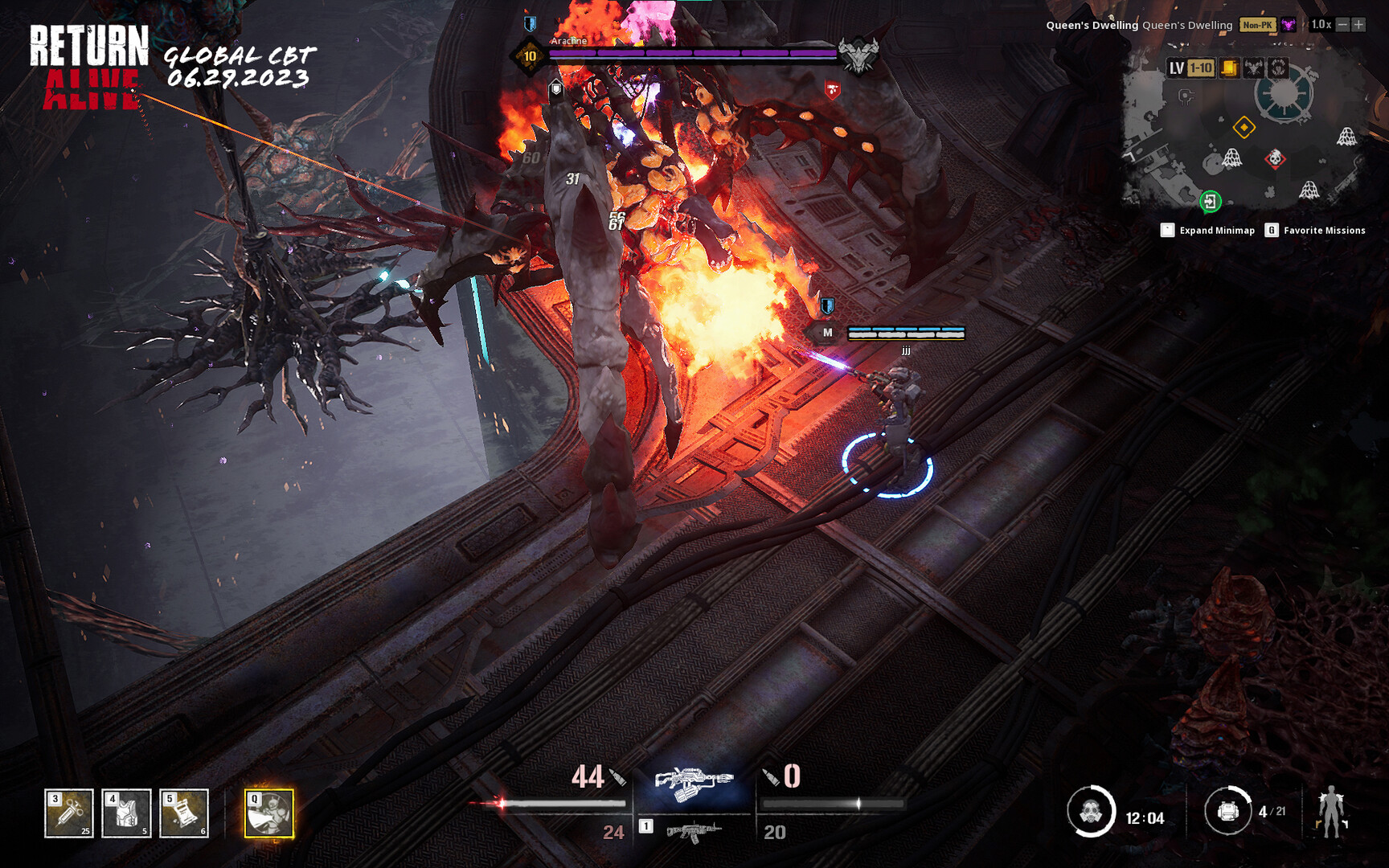Select the consumable pack in slot 5
The image size is (1389, 868).
(x=182, y=814)
